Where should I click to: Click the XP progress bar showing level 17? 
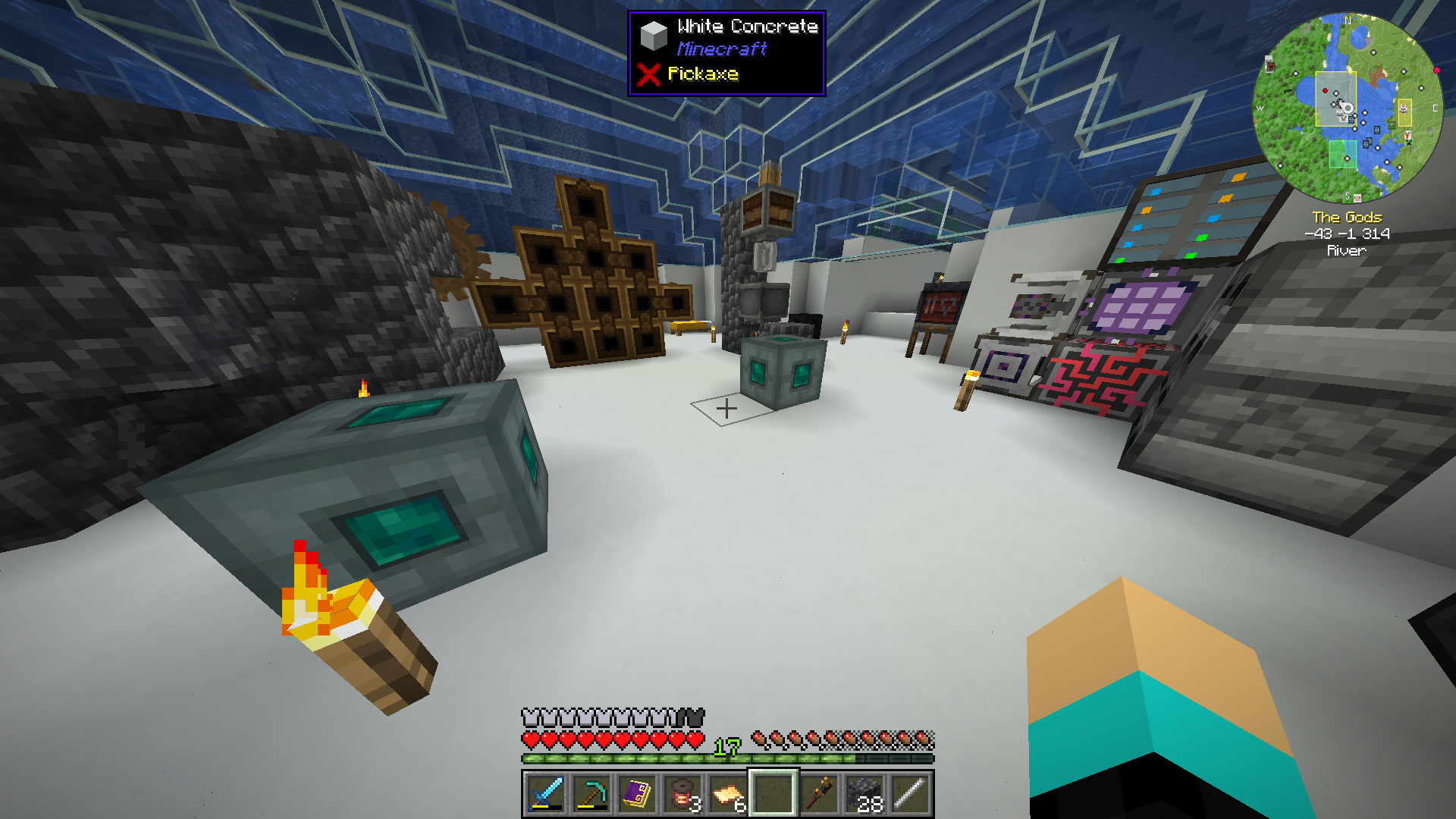726,756
